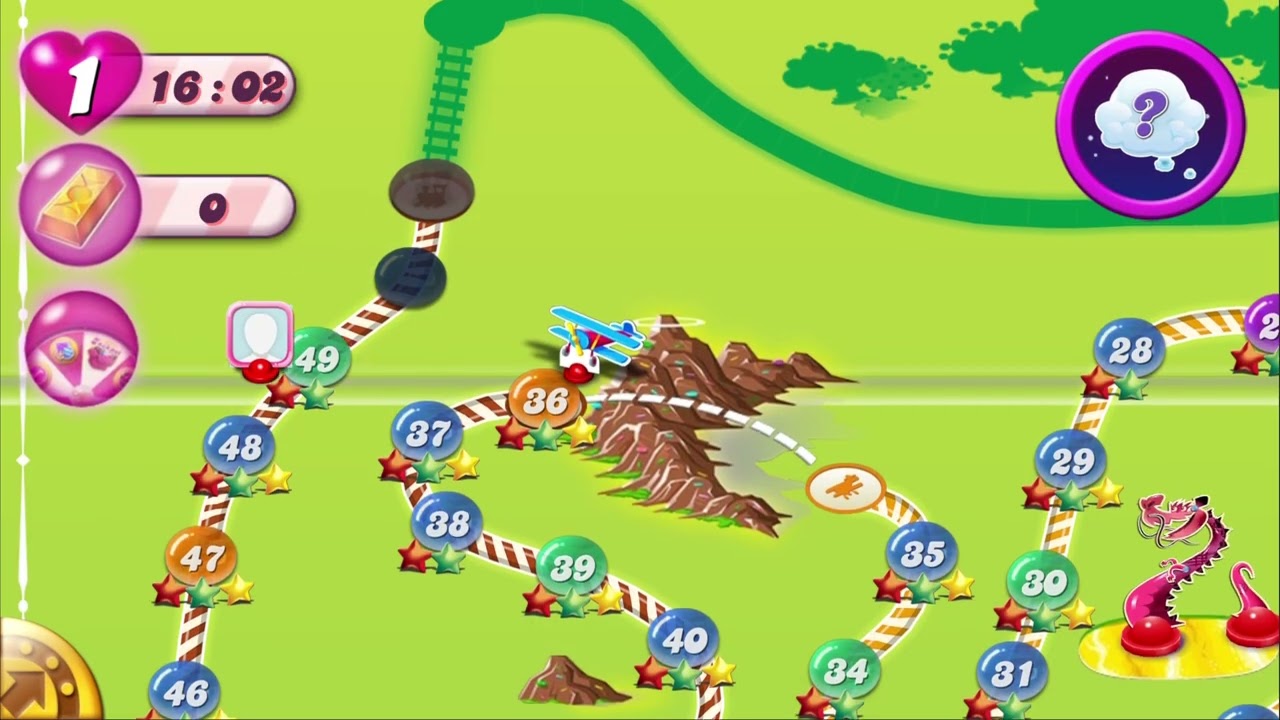1280x720 pixels.
Task: Open the question mark cloud bubble
Action: (x=1150, y=125)
